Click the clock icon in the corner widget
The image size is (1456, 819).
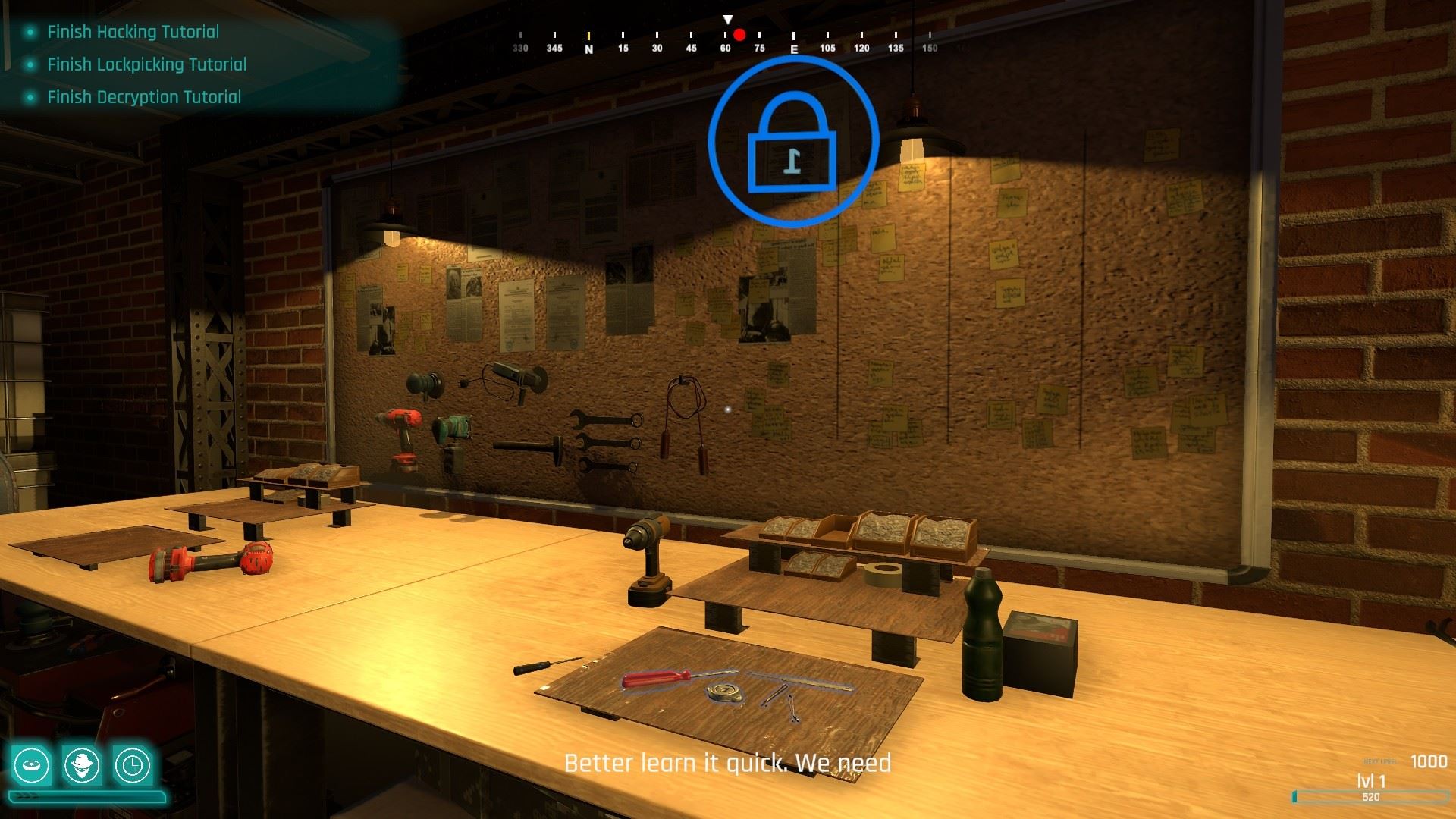pyautogui.click(x=133, y=766)
